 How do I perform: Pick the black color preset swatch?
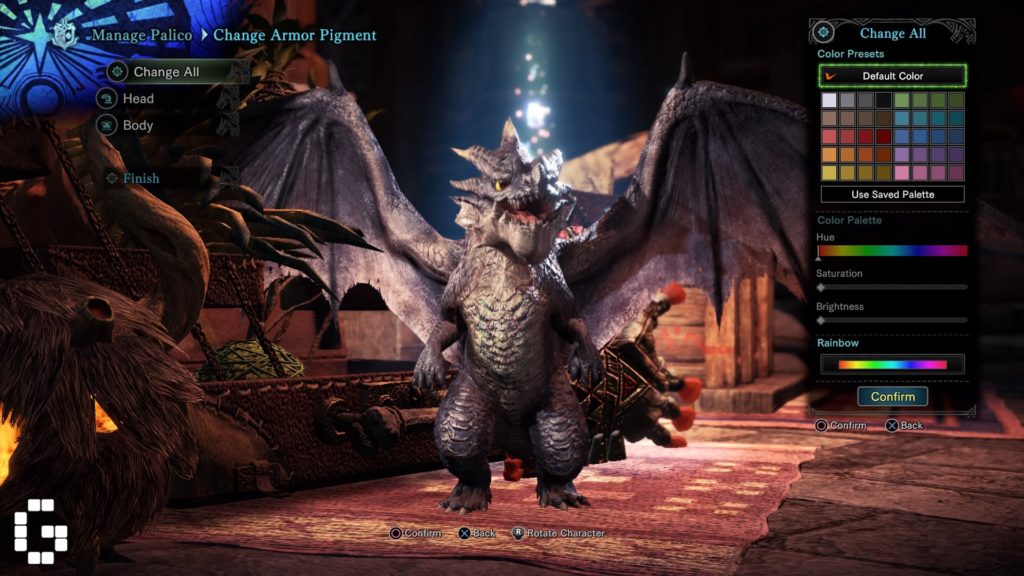[x=883, y=100]
